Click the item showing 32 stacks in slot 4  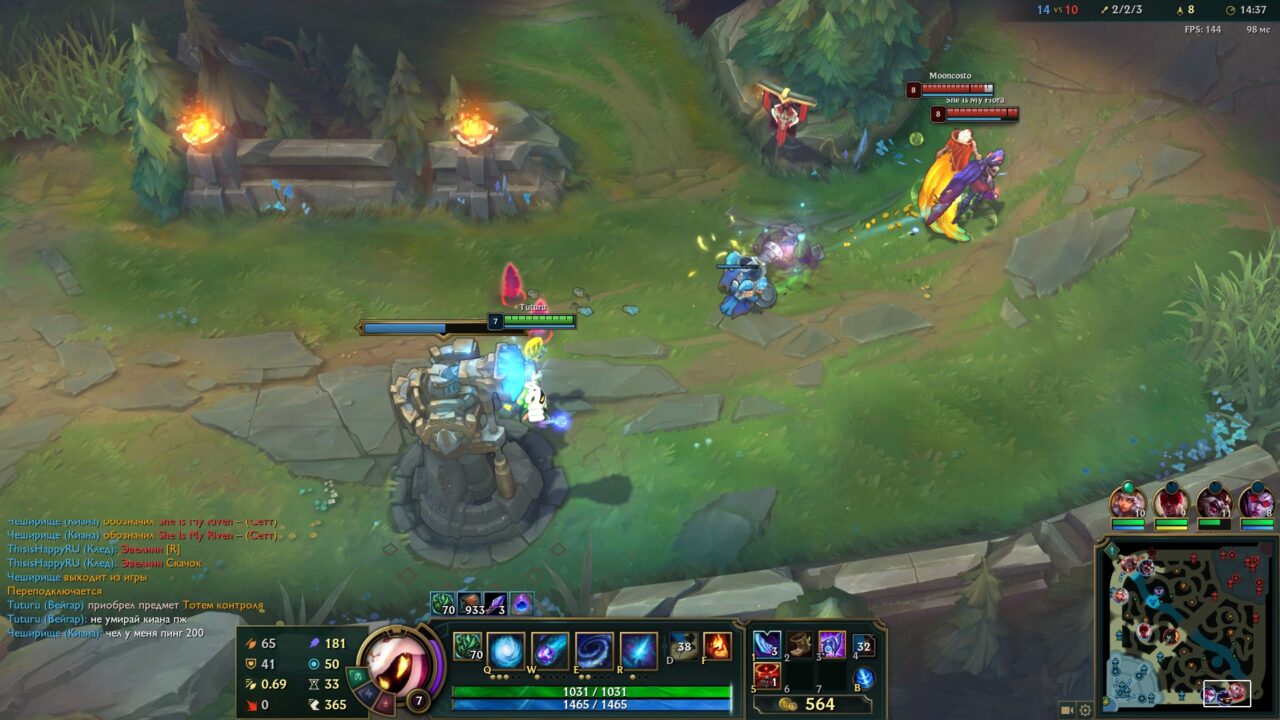point(864,647)
